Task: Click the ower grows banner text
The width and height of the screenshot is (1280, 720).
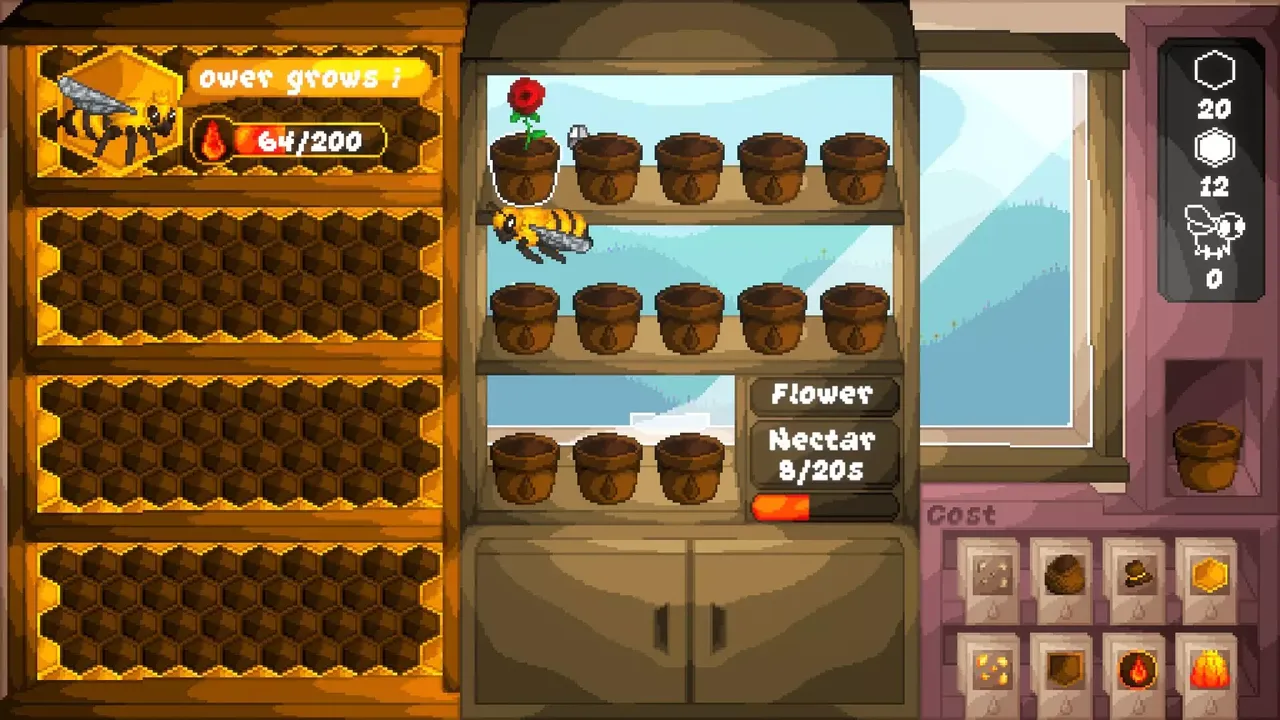Action: (x=300, y=79)
